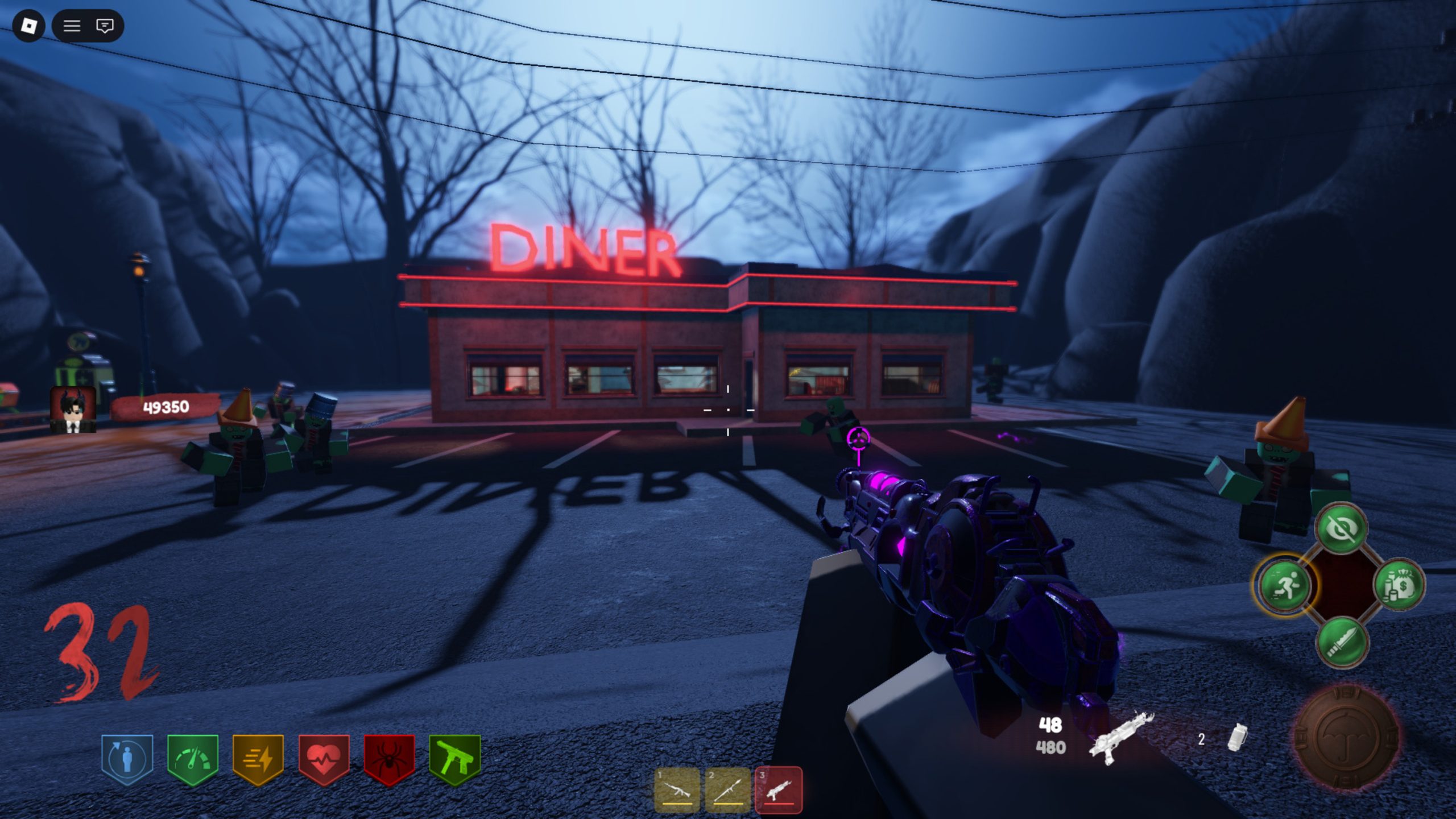Switch to the launcher in slot 2
Viewport: 1456px width, 819px height.
727,790
